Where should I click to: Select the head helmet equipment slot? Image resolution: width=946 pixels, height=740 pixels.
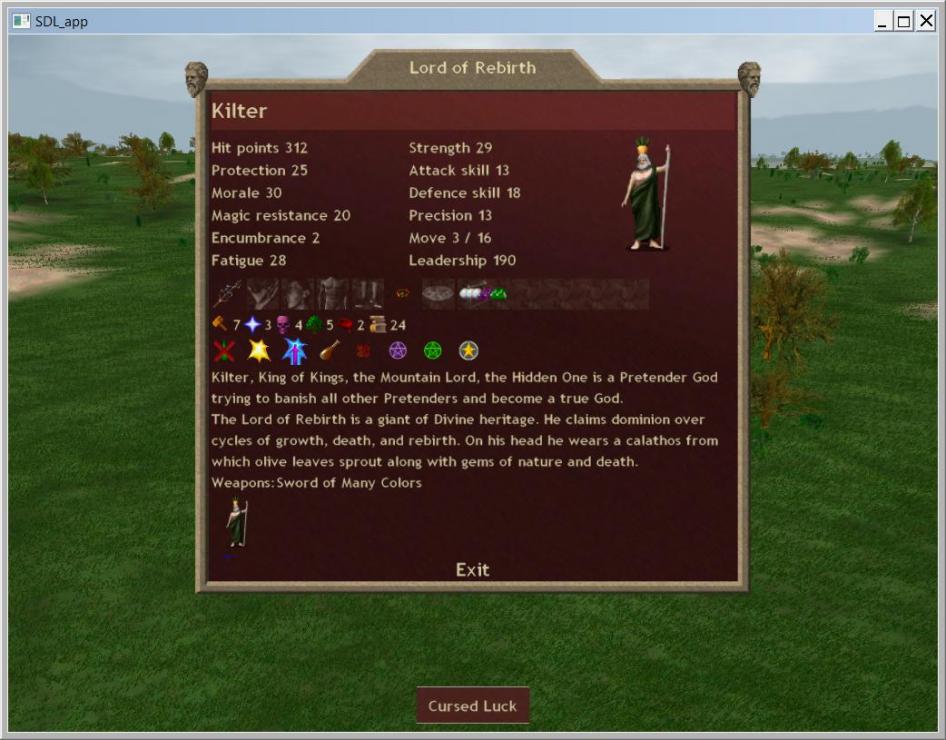(297, 294)
